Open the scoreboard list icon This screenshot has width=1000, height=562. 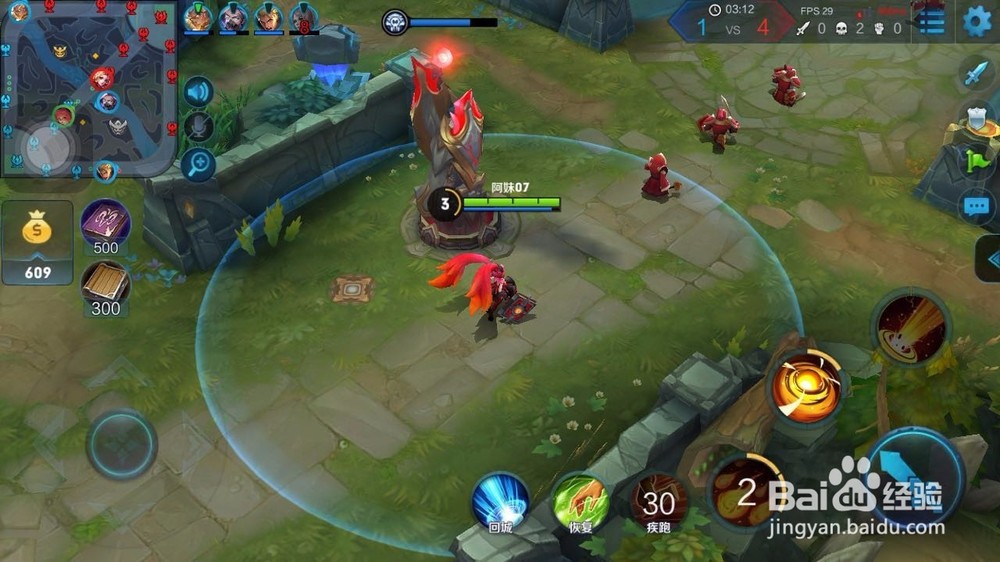[932, 22]
